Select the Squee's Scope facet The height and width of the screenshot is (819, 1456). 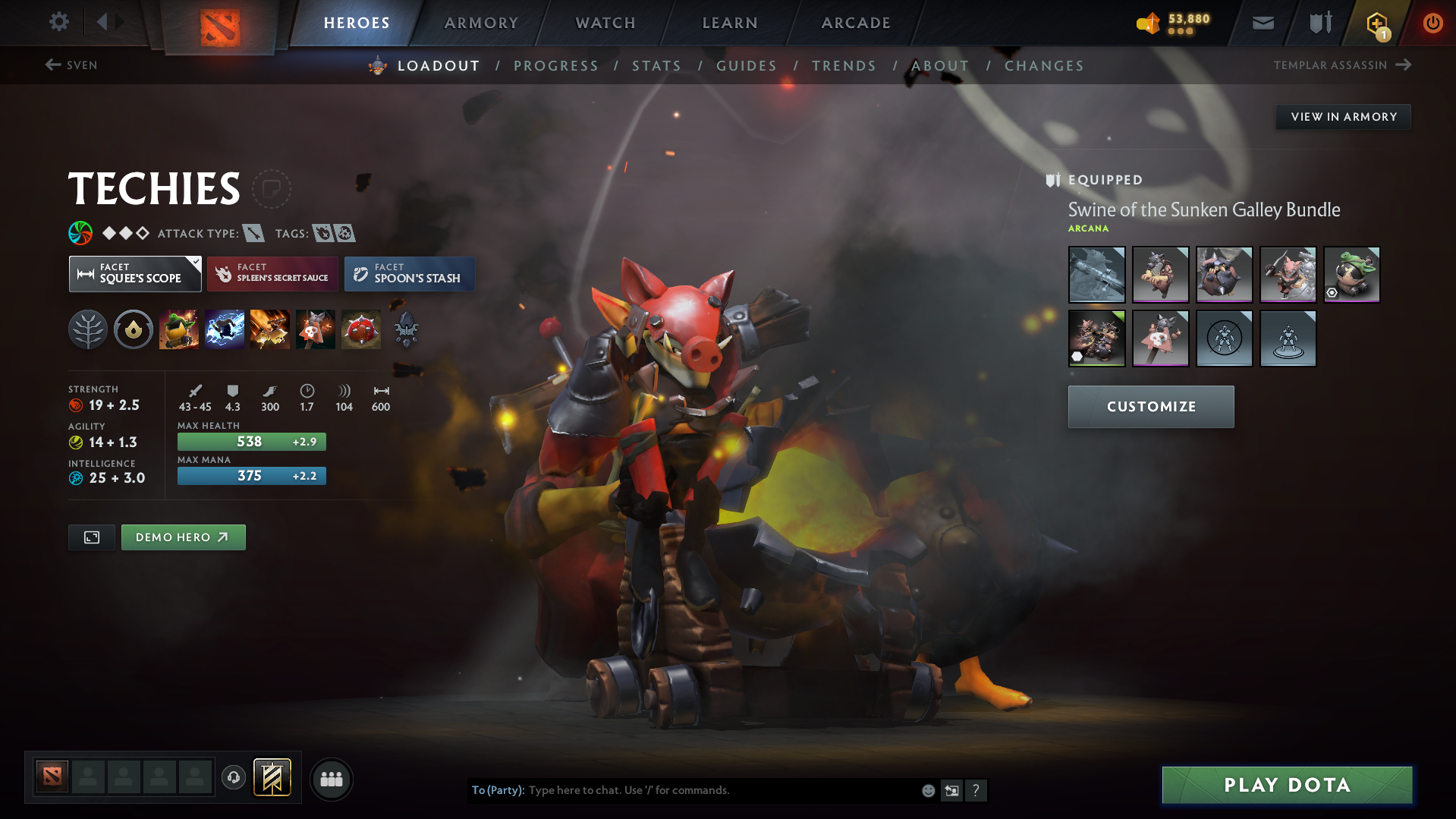(135, 274)
